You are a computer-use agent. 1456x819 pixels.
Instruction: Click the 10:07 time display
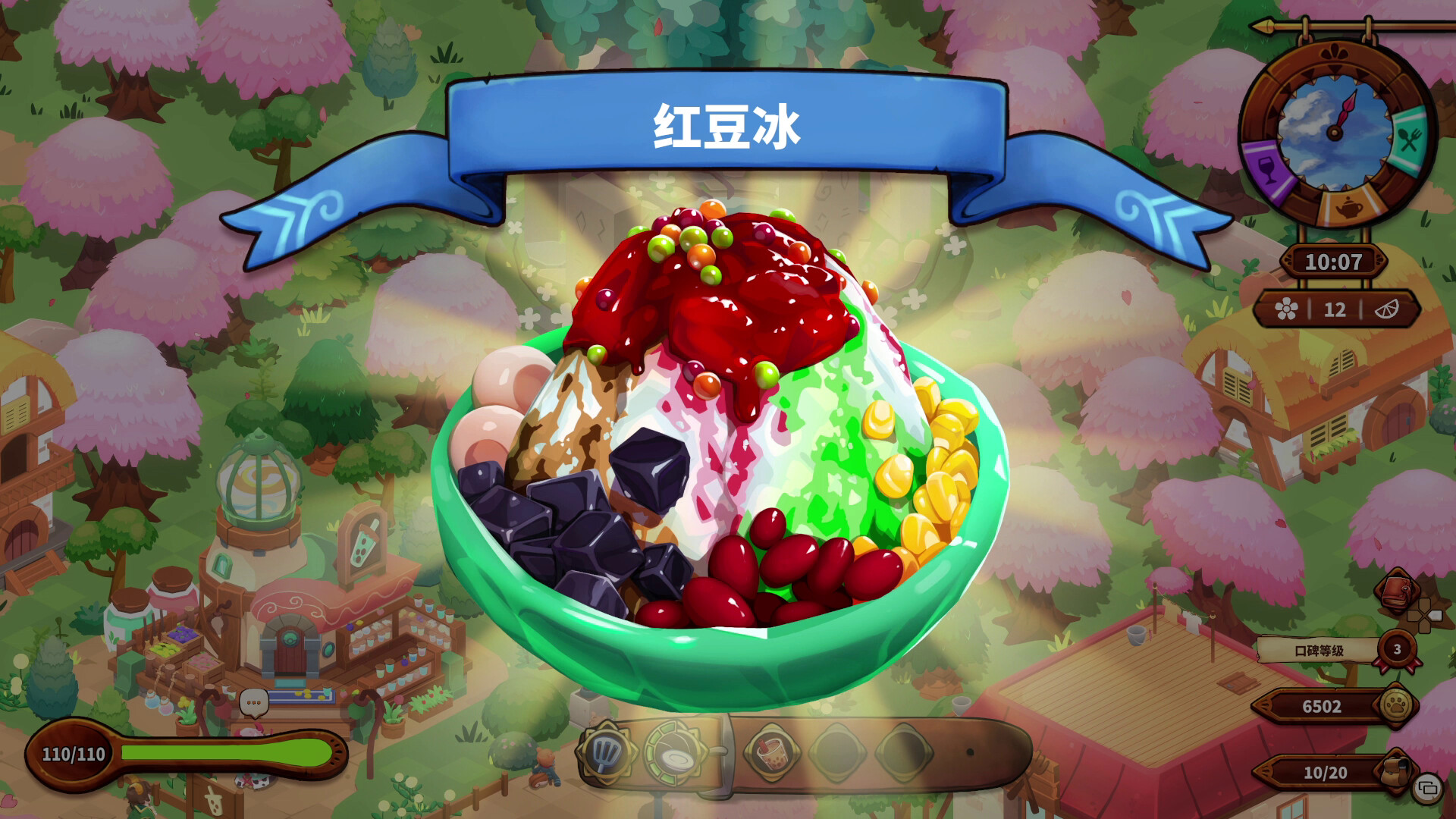[x=1335, y=261]
